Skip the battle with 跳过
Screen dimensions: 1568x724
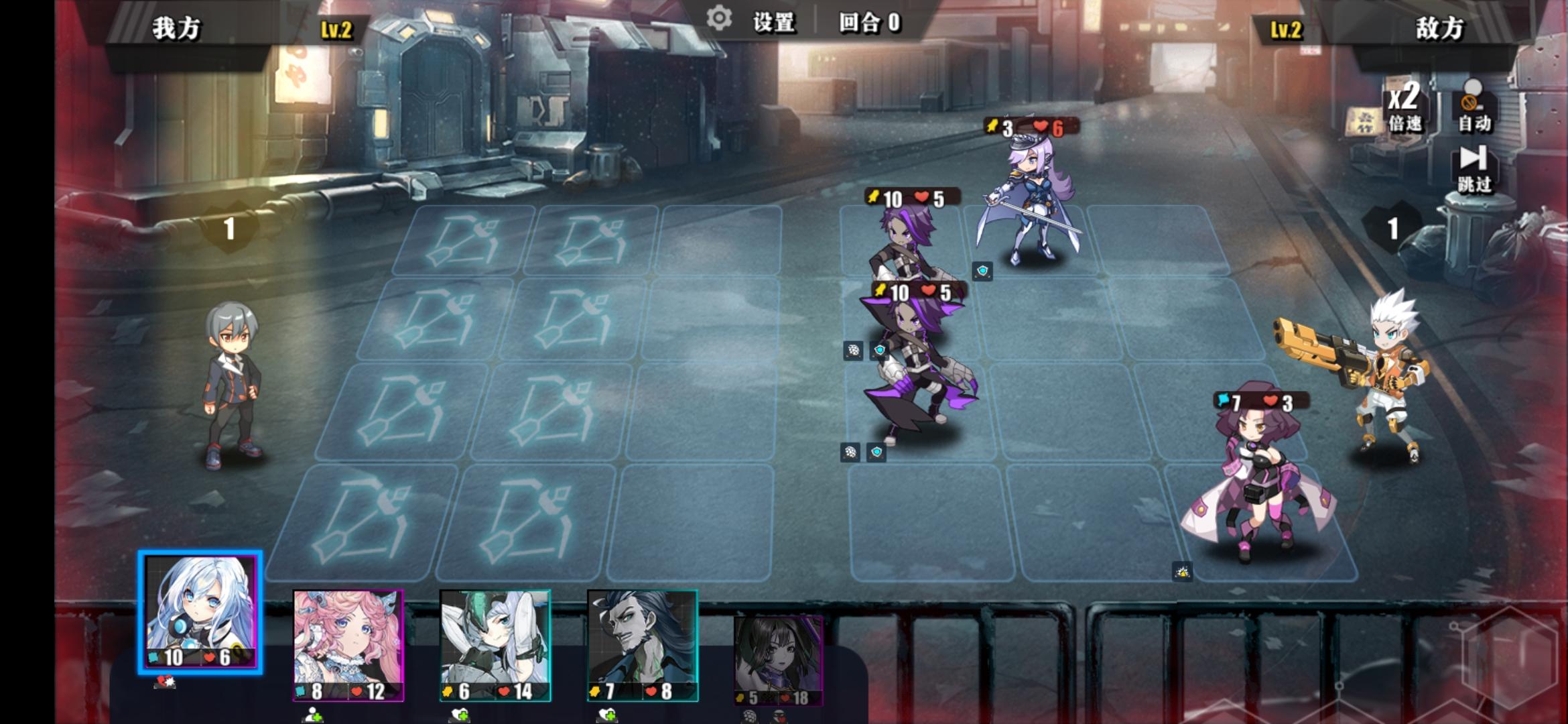pyautogui.click(x=1474, y=169)
